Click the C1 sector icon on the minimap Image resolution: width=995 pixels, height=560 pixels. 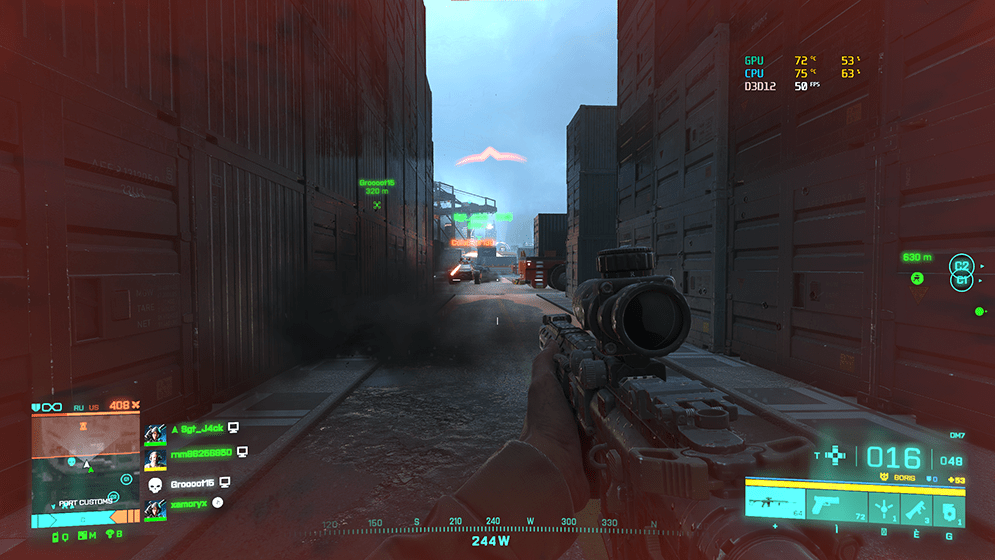coord(127,479)
